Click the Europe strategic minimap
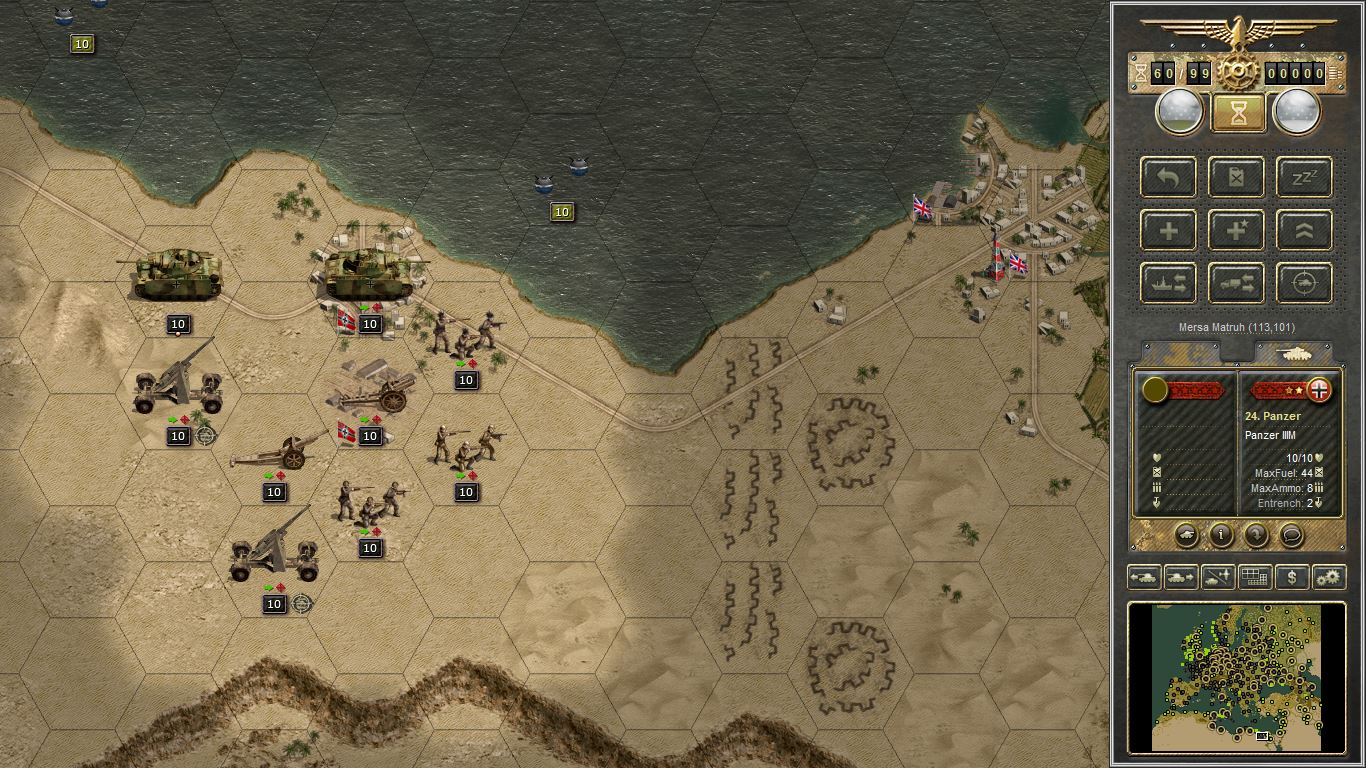Screen dimensions: 1366x768 1237,676
